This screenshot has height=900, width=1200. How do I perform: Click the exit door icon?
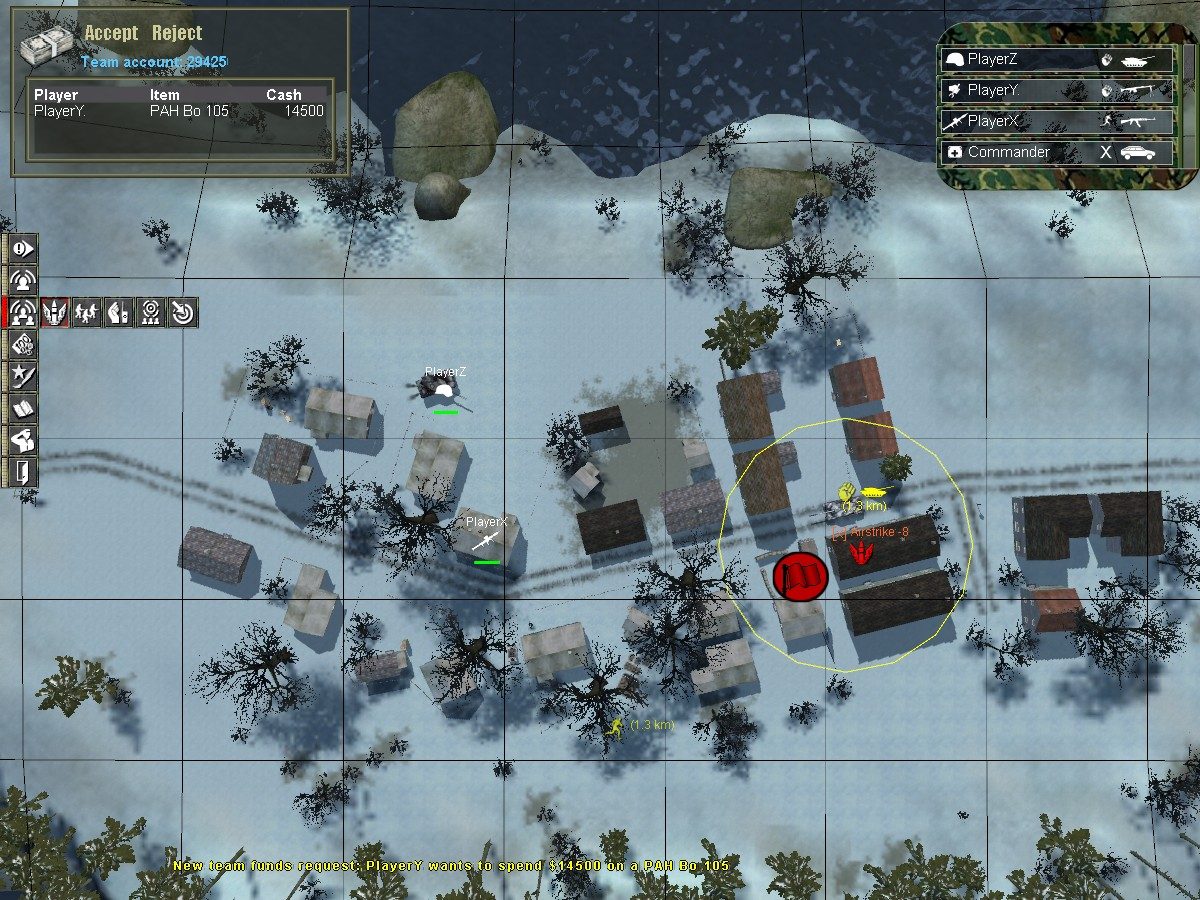22,471
